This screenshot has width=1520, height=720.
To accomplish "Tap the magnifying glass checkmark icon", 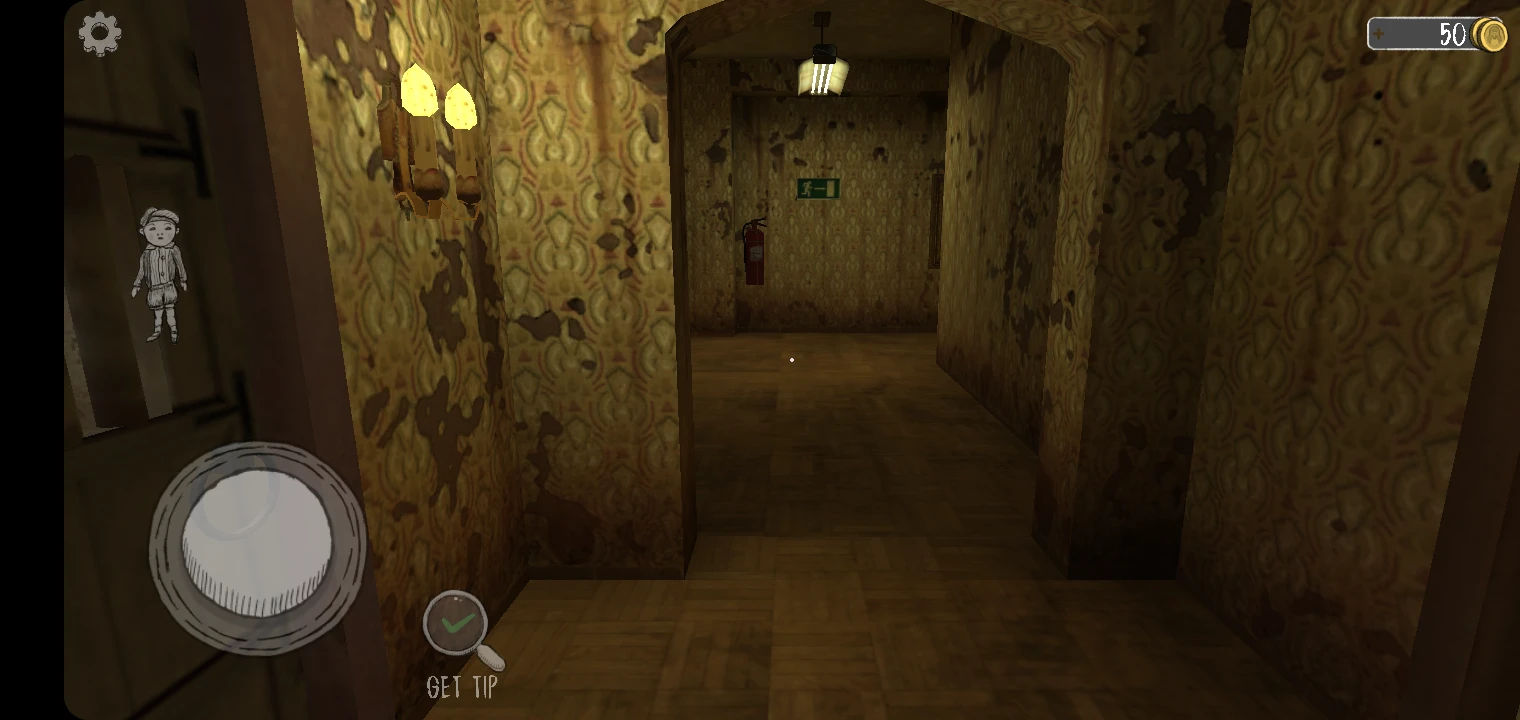I will coord(458,623).
